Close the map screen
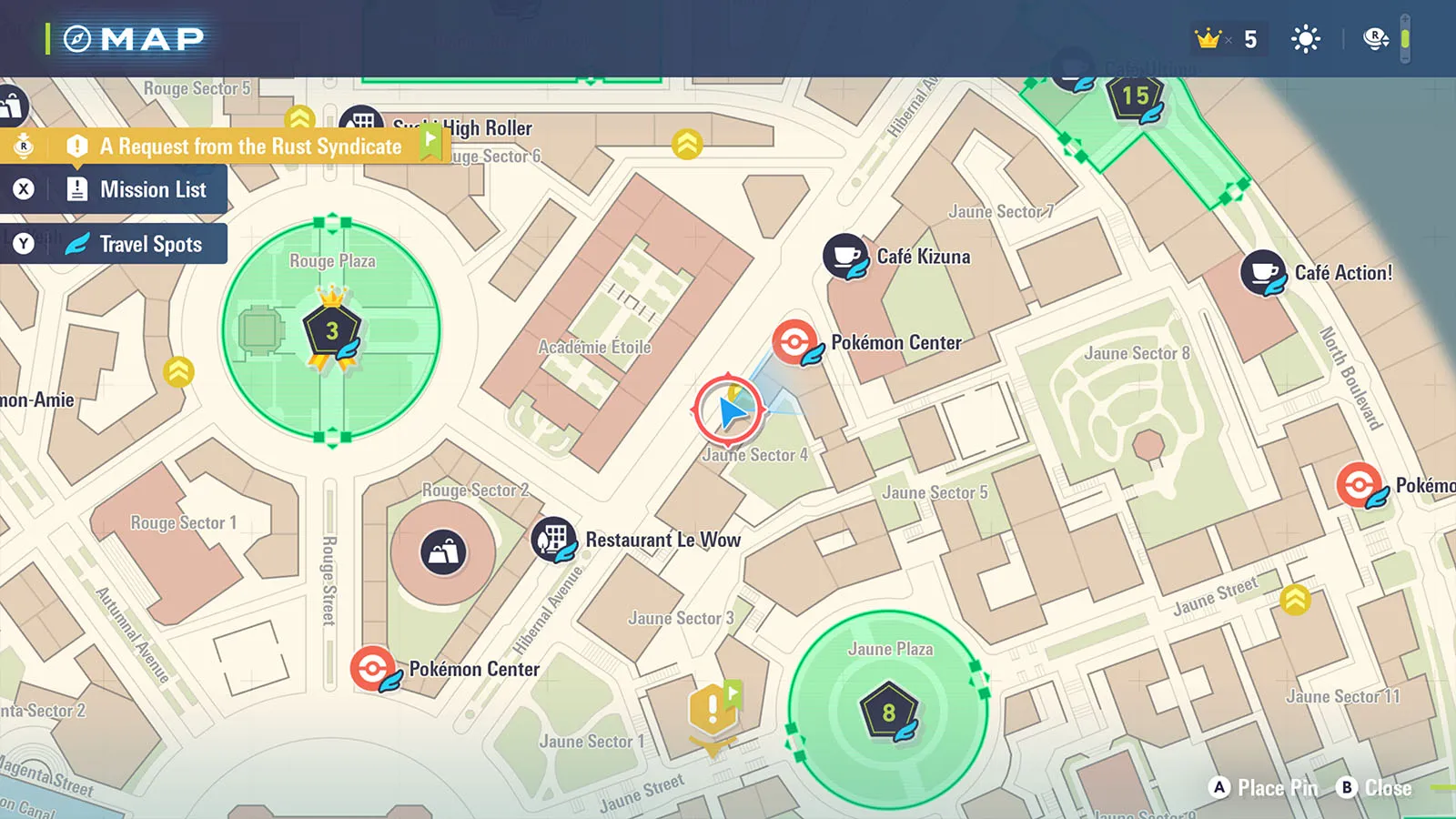Screen dimensions: 1456x819 pyautogui.click(x=1373, y=788)
